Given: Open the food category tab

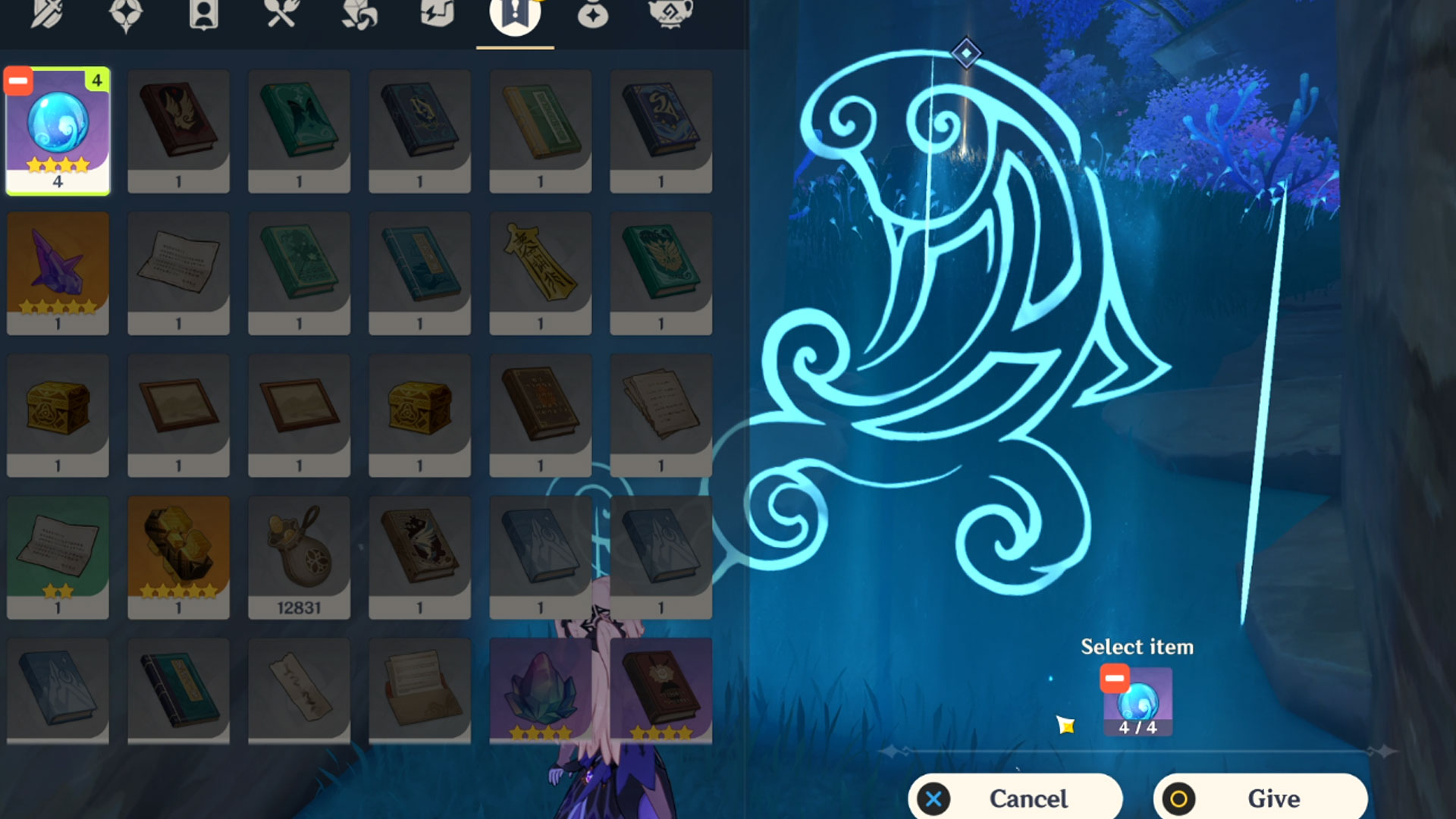Looking at the screenshot, I should click(x=281, y=15).
